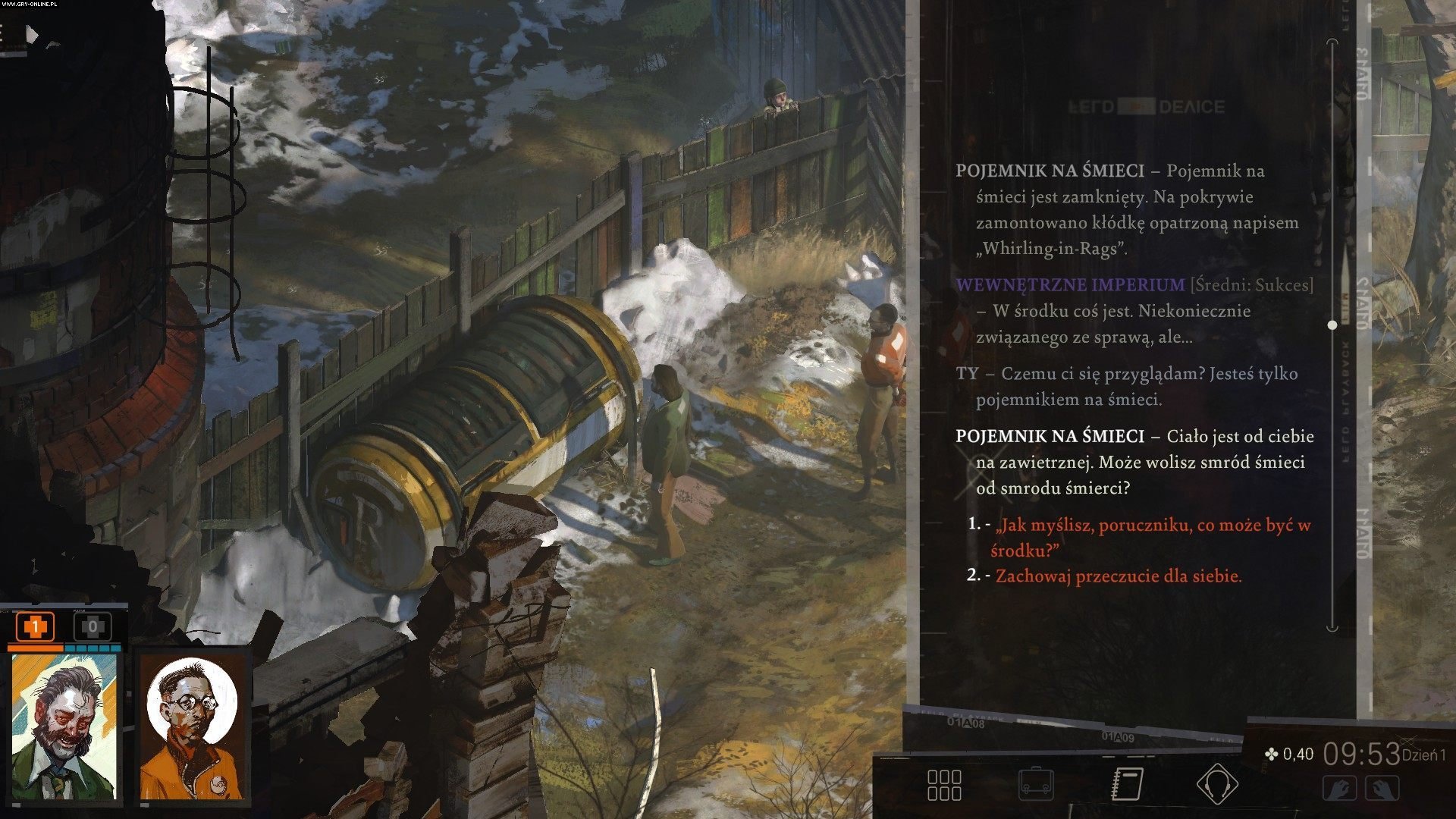
Task: Use the orange health heal charge
Action: coord(35,627)
